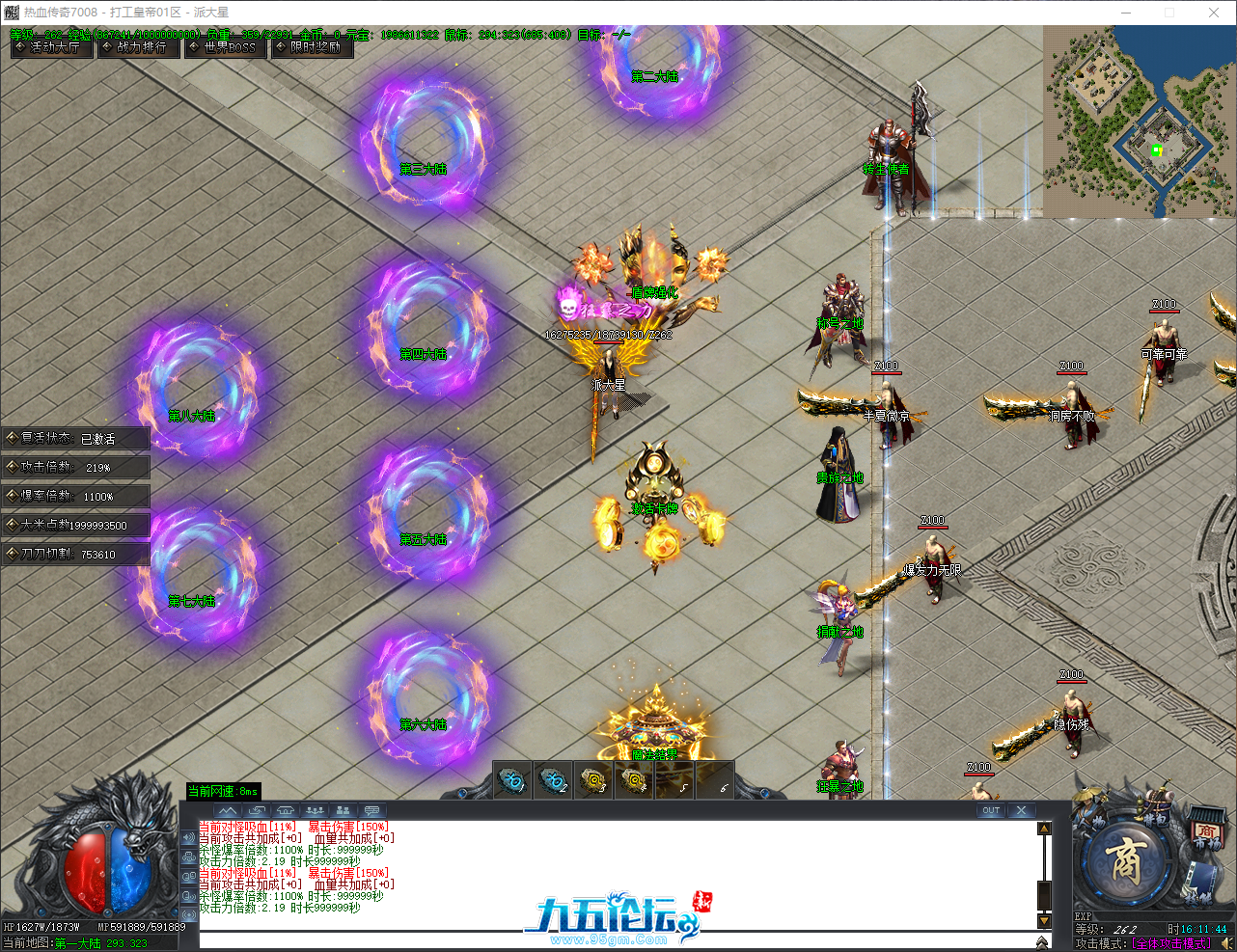Click the OUT button on the chat window
This screenshot has width=1237, height=952.
click(x=991, y=811)
